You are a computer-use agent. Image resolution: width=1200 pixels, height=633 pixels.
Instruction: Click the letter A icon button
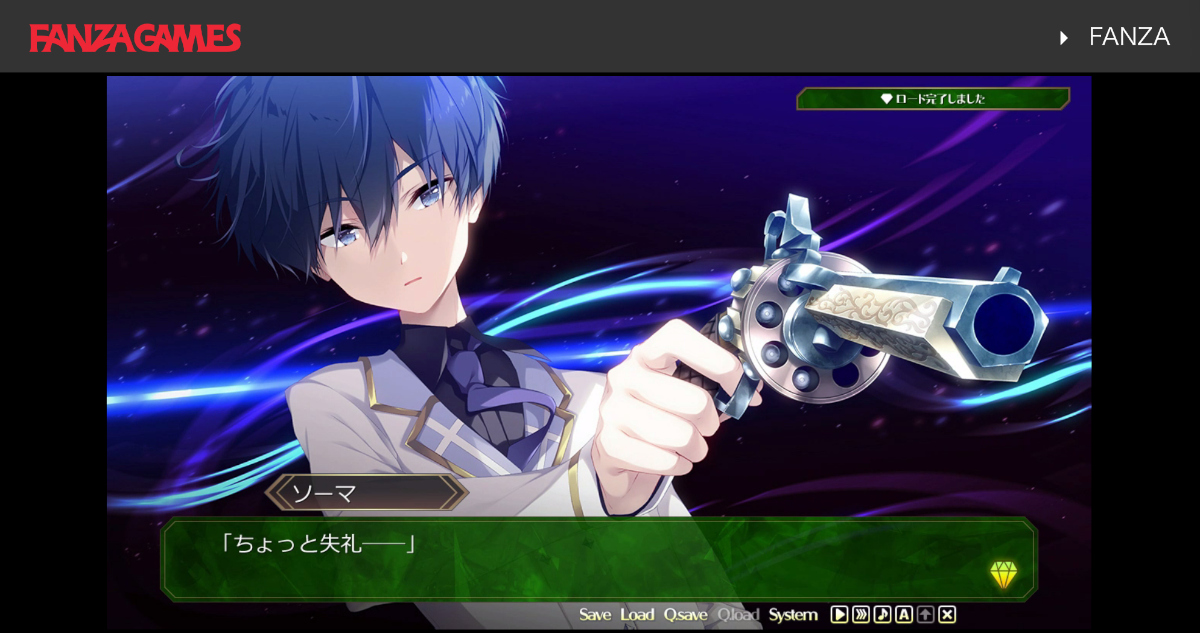(x=904, y=615)
